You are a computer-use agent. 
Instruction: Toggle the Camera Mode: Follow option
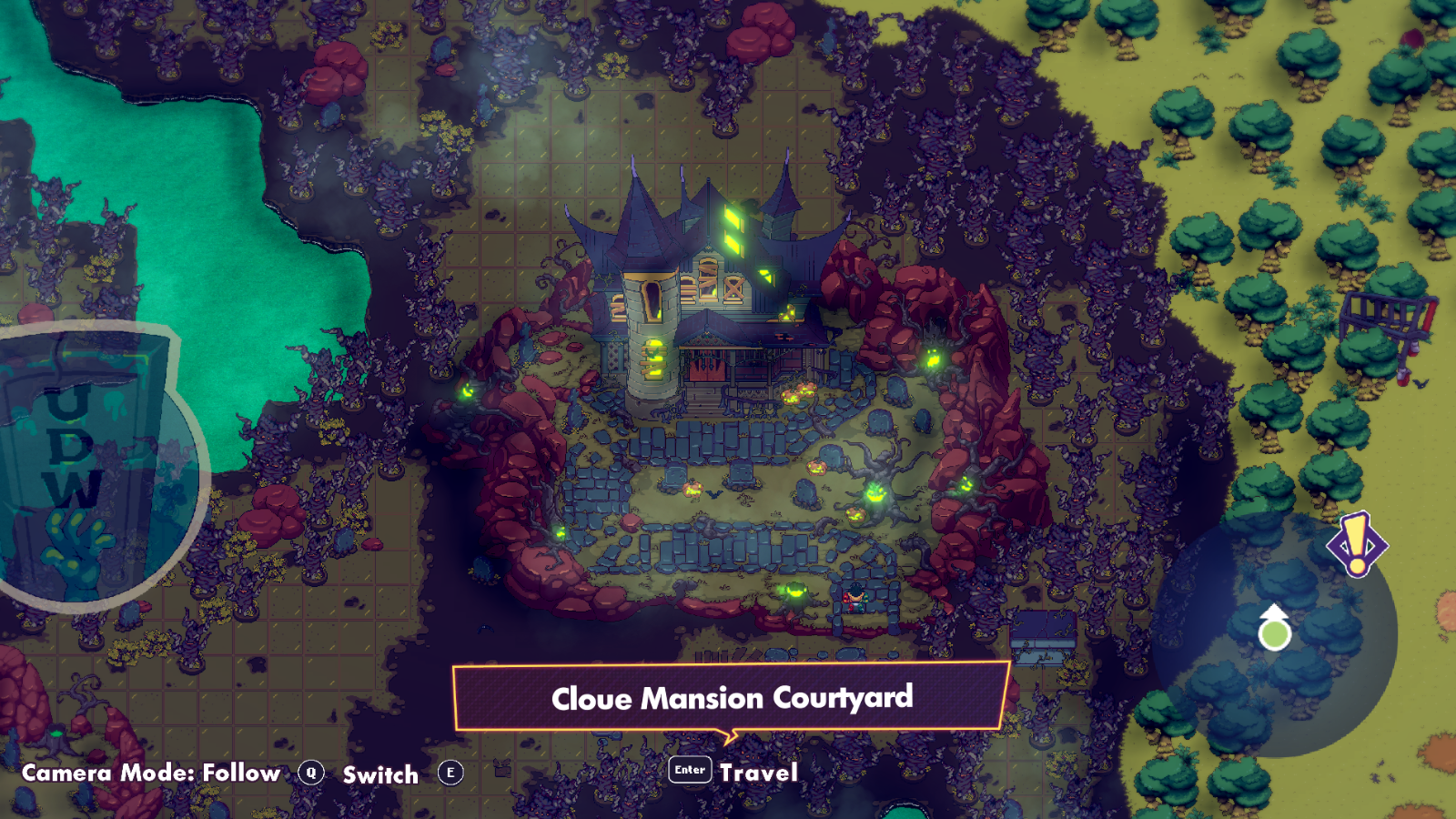151,773
